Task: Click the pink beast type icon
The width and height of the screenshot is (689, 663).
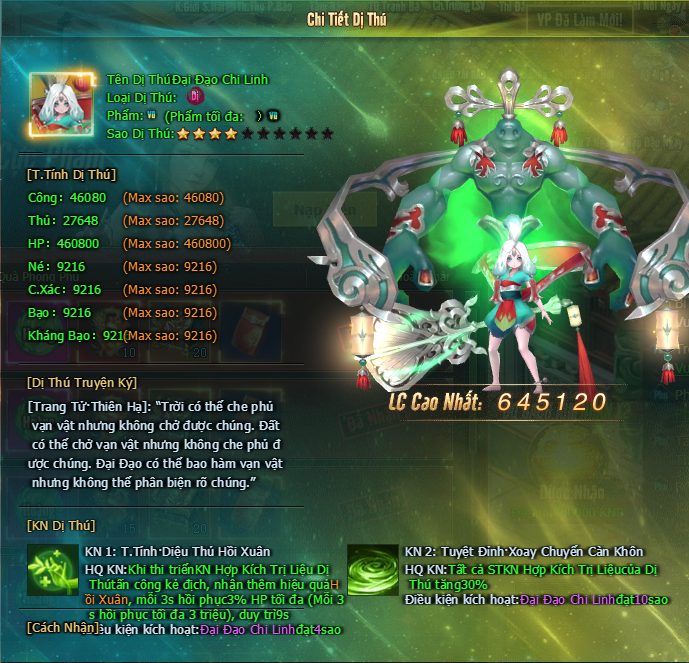Action: pos(196,97)
